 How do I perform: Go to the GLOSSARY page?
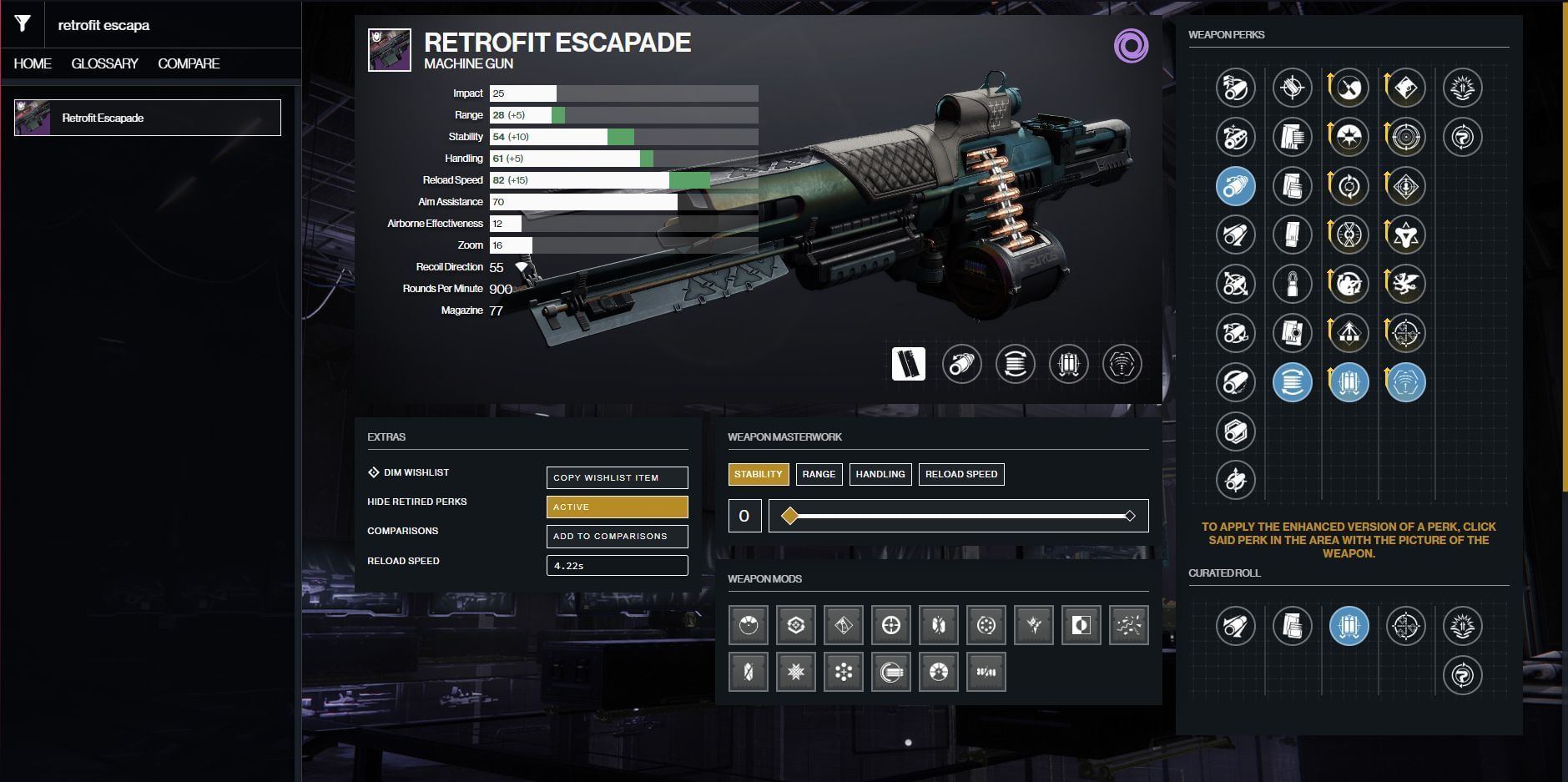coord(104,63)
